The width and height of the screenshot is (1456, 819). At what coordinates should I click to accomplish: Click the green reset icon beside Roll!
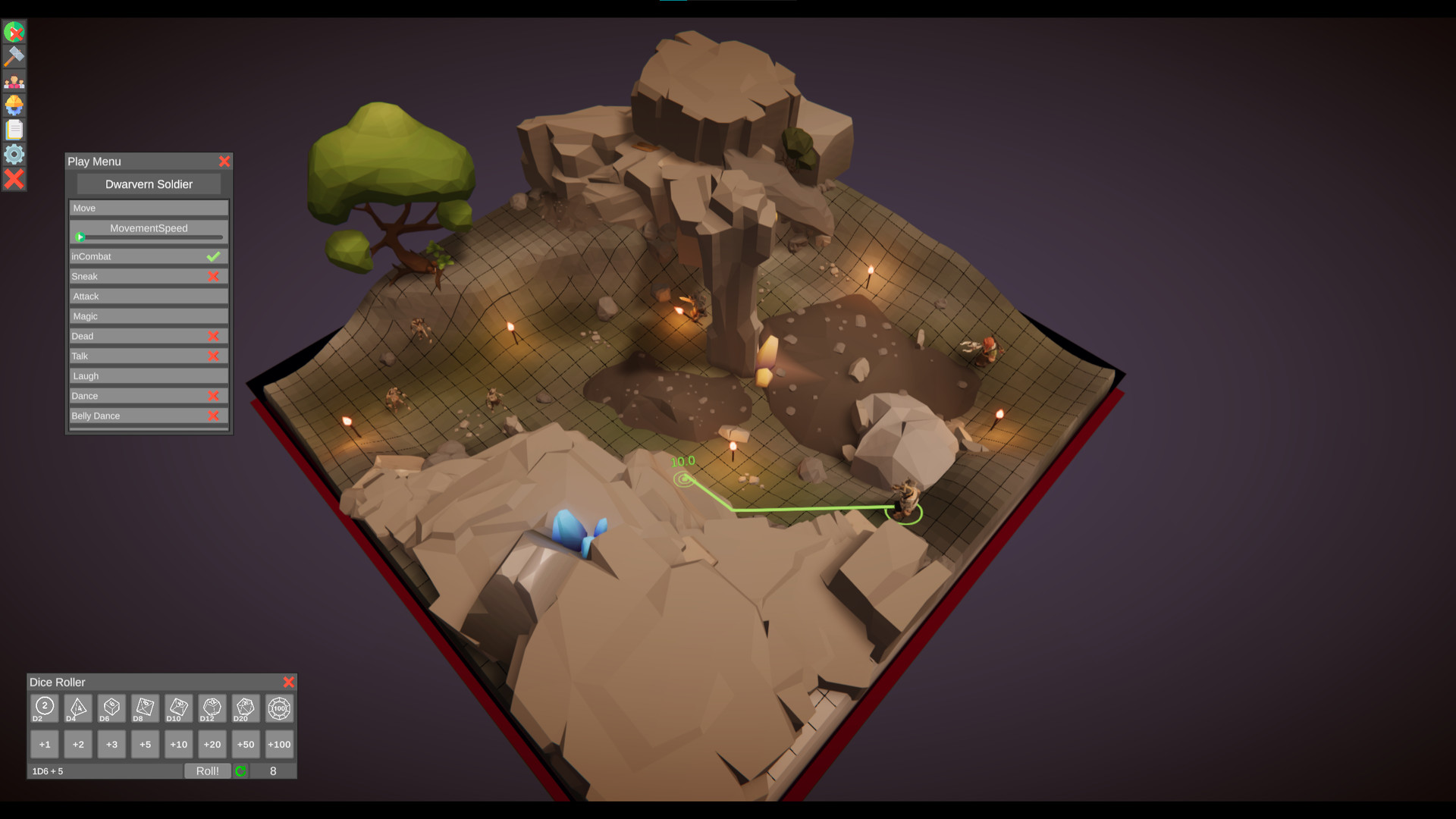(241, 770)
